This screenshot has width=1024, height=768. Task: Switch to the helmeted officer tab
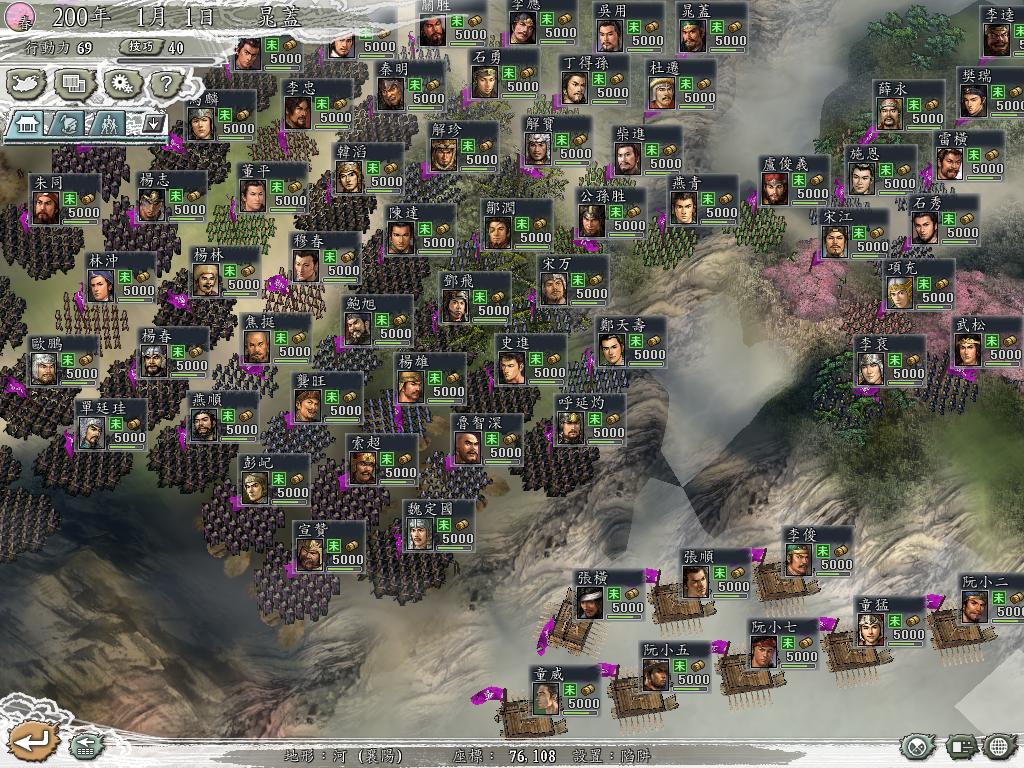[68, 123]
